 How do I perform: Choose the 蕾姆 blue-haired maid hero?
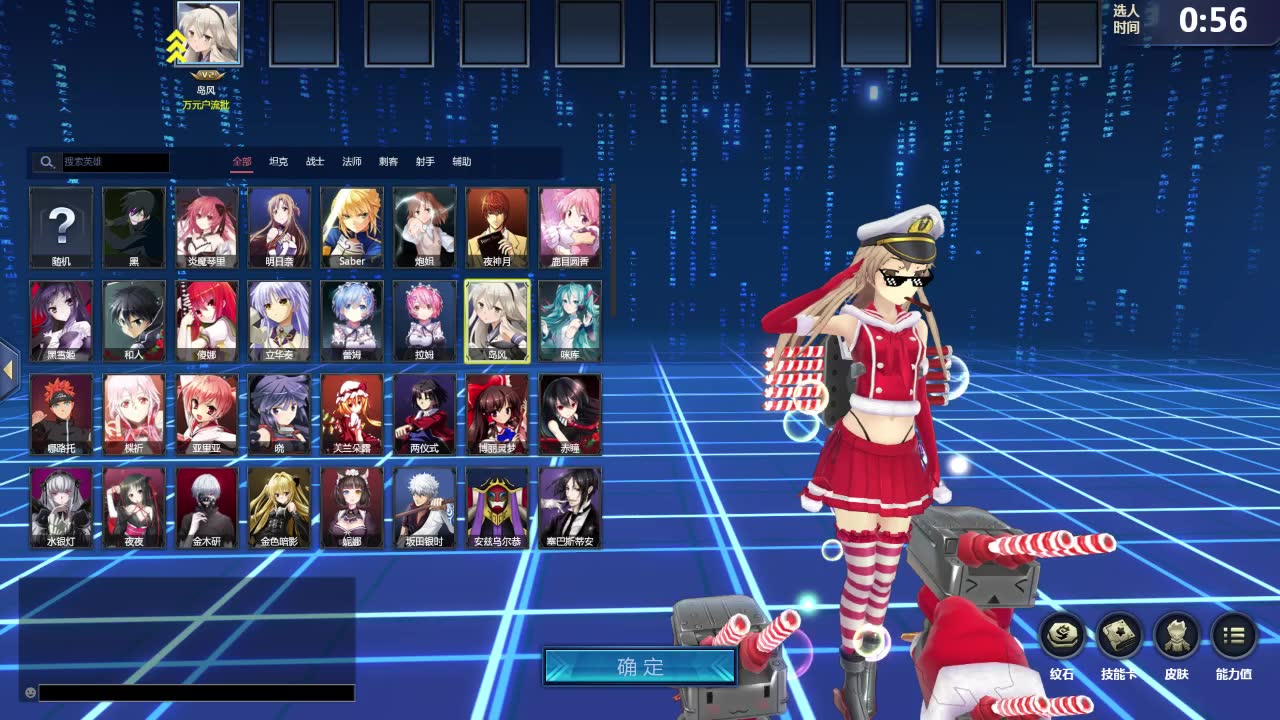point(352,320)
